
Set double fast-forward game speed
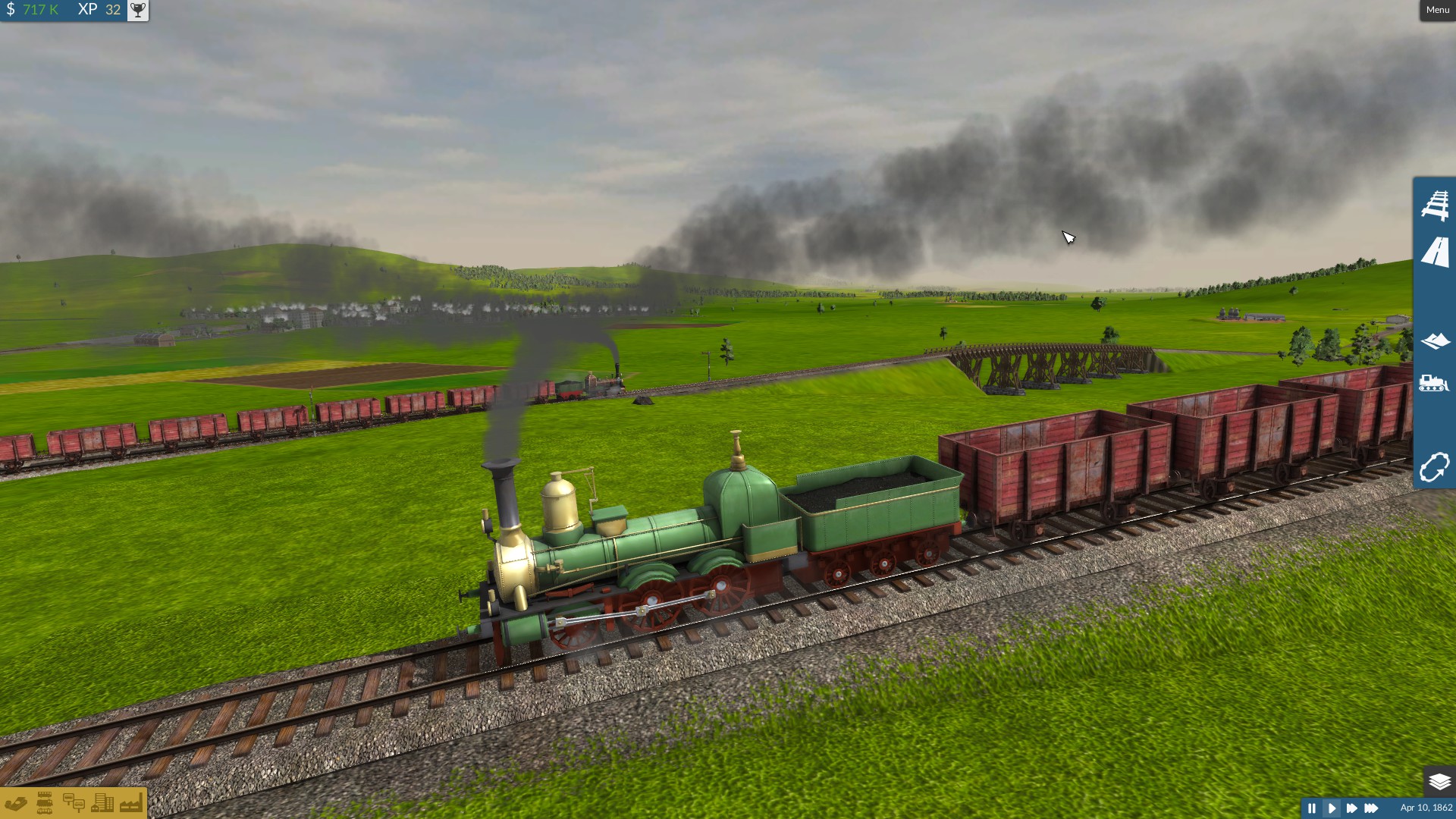point(1351,808)
